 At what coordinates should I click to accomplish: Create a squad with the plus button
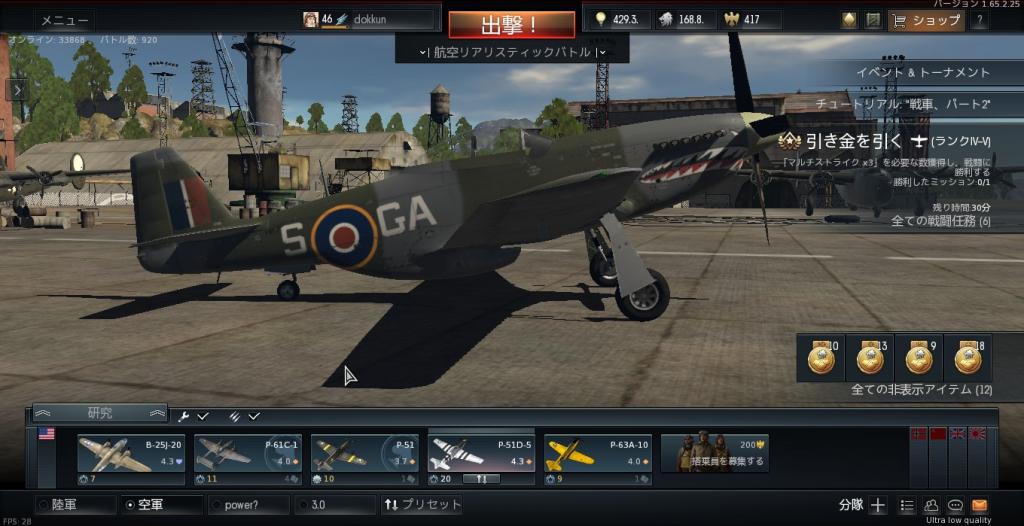tap(878, 506)
